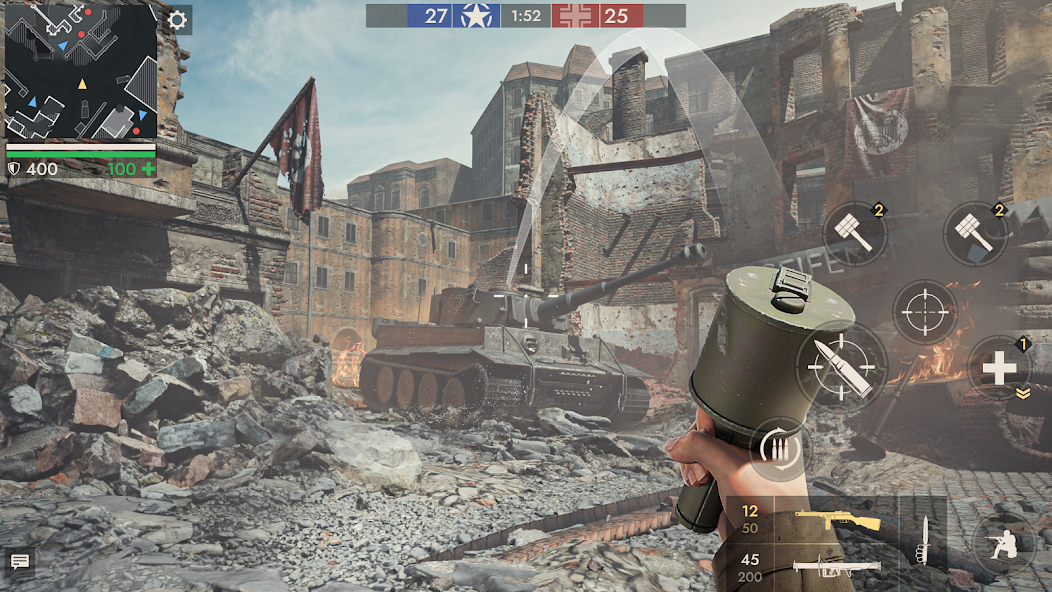Switch to the weapon with 45 ammo
1052x592 pixels.
pos(812,567)
